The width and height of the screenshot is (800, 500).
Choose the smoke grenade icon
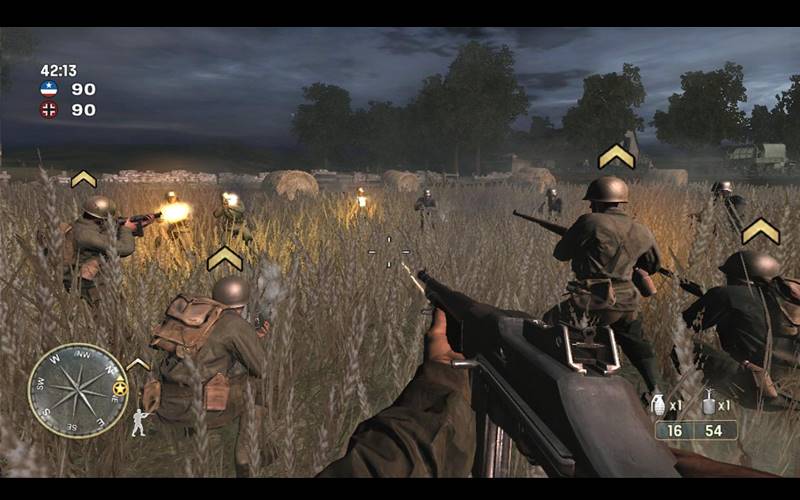709,404
